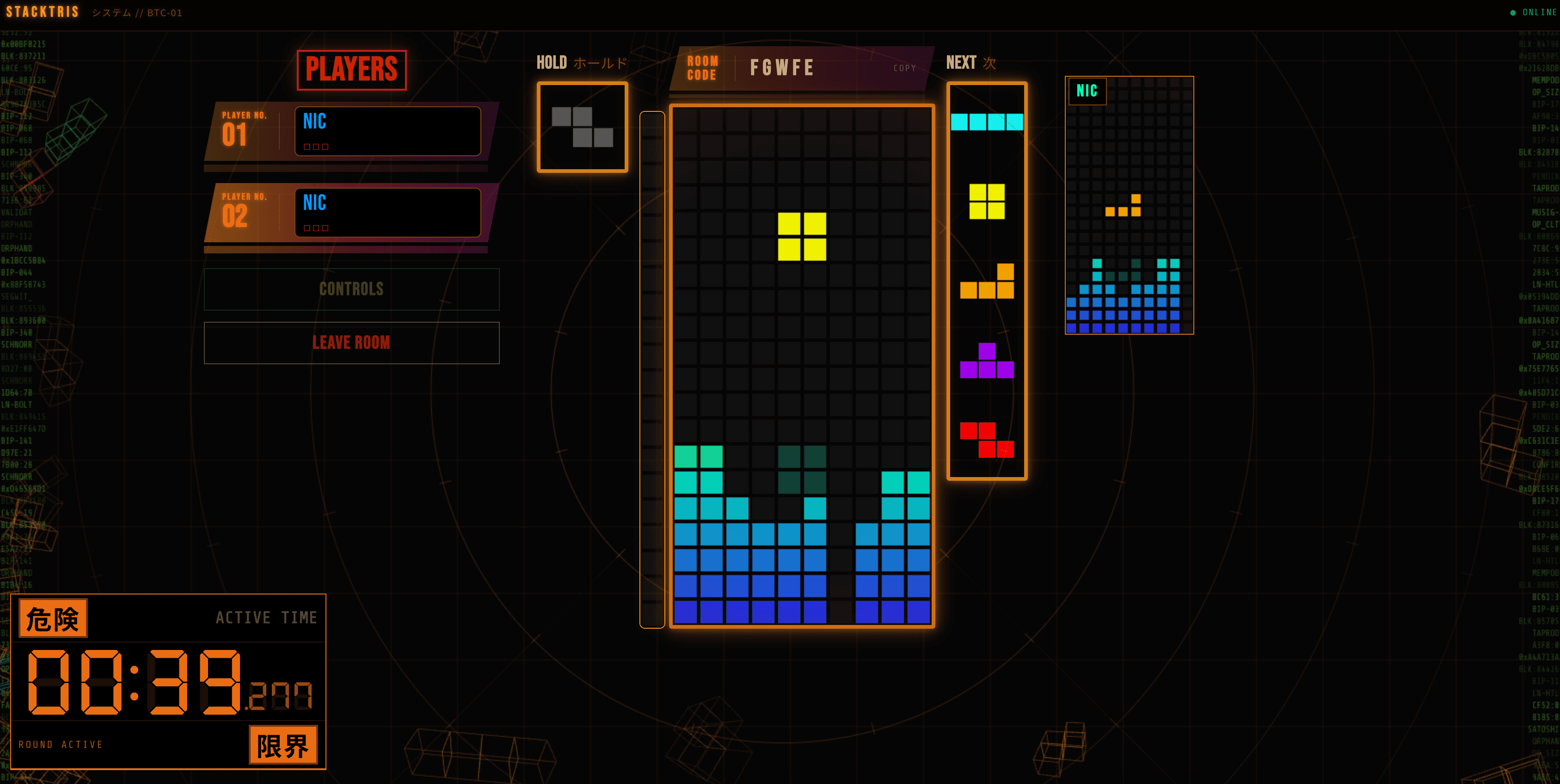Leave the current room
The image size is (1560, 784).
pyautogui.click(x=351, y=343)
